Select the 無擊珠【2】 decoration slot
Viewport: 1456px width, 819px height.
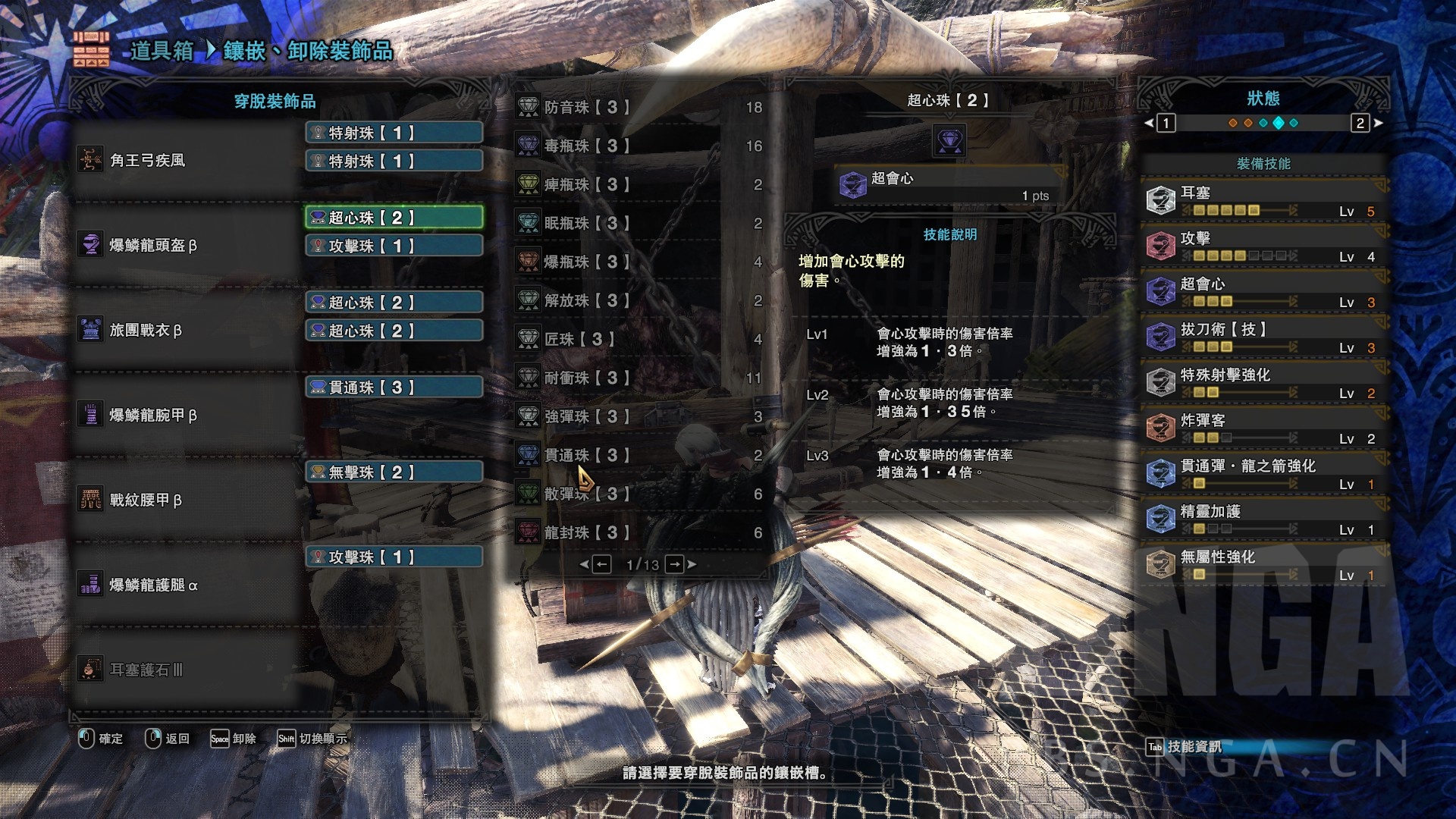coord(394,472)
